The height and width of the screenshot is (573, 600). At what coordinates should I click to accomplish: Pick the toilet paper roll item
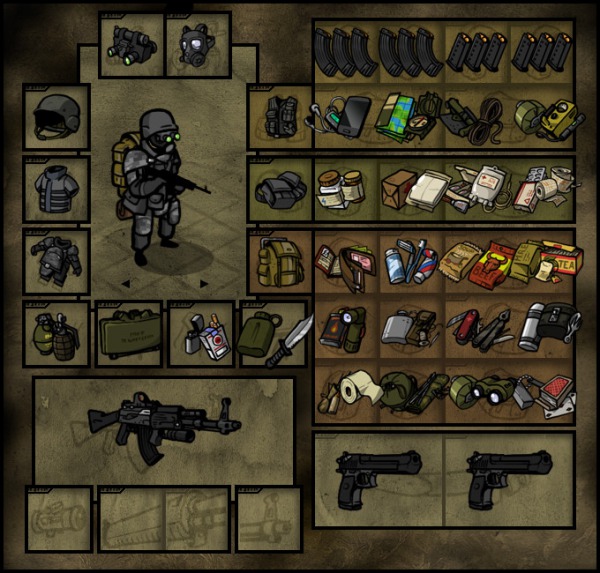[x=347, y=389]
